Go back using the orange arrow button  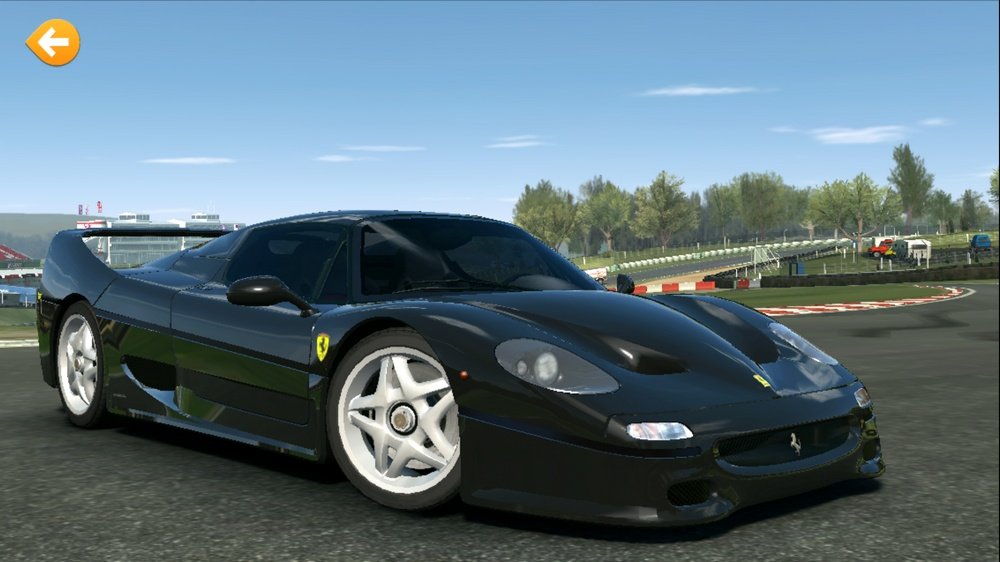pyautogui.click(x=53, y=43)
